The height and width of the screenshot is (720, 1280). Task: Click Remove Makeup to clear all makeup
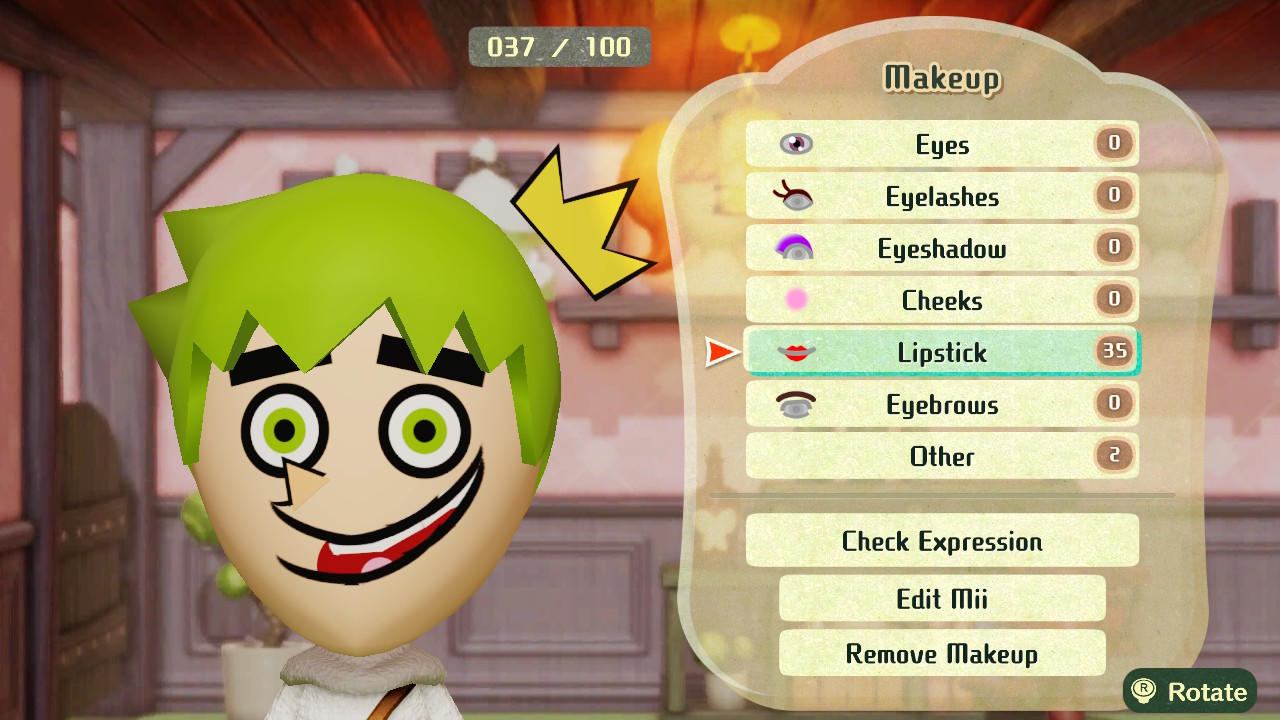942,654
